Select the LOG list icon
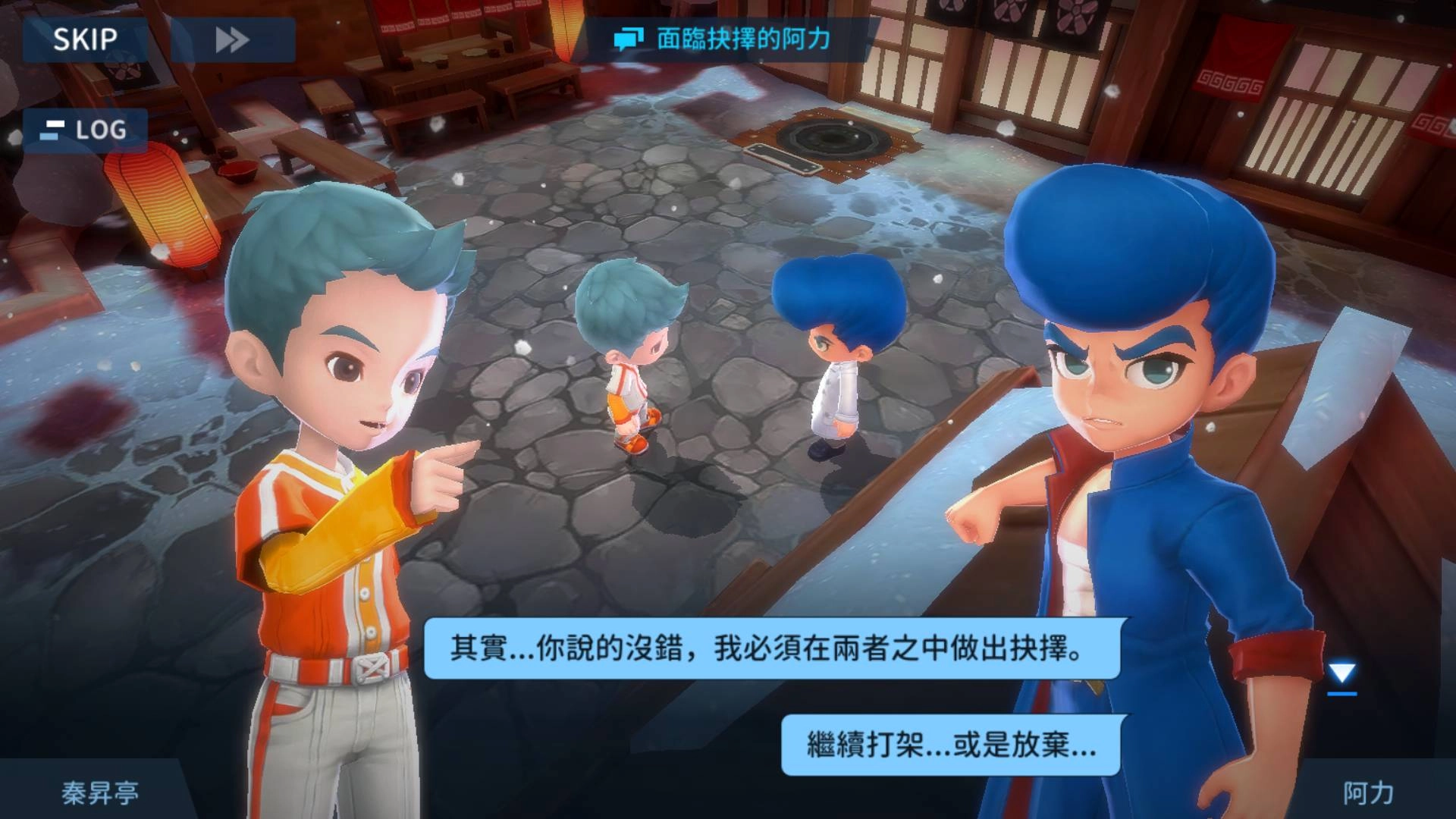The width and height of the screenshot is (1456, 819). tap(51, 130)
